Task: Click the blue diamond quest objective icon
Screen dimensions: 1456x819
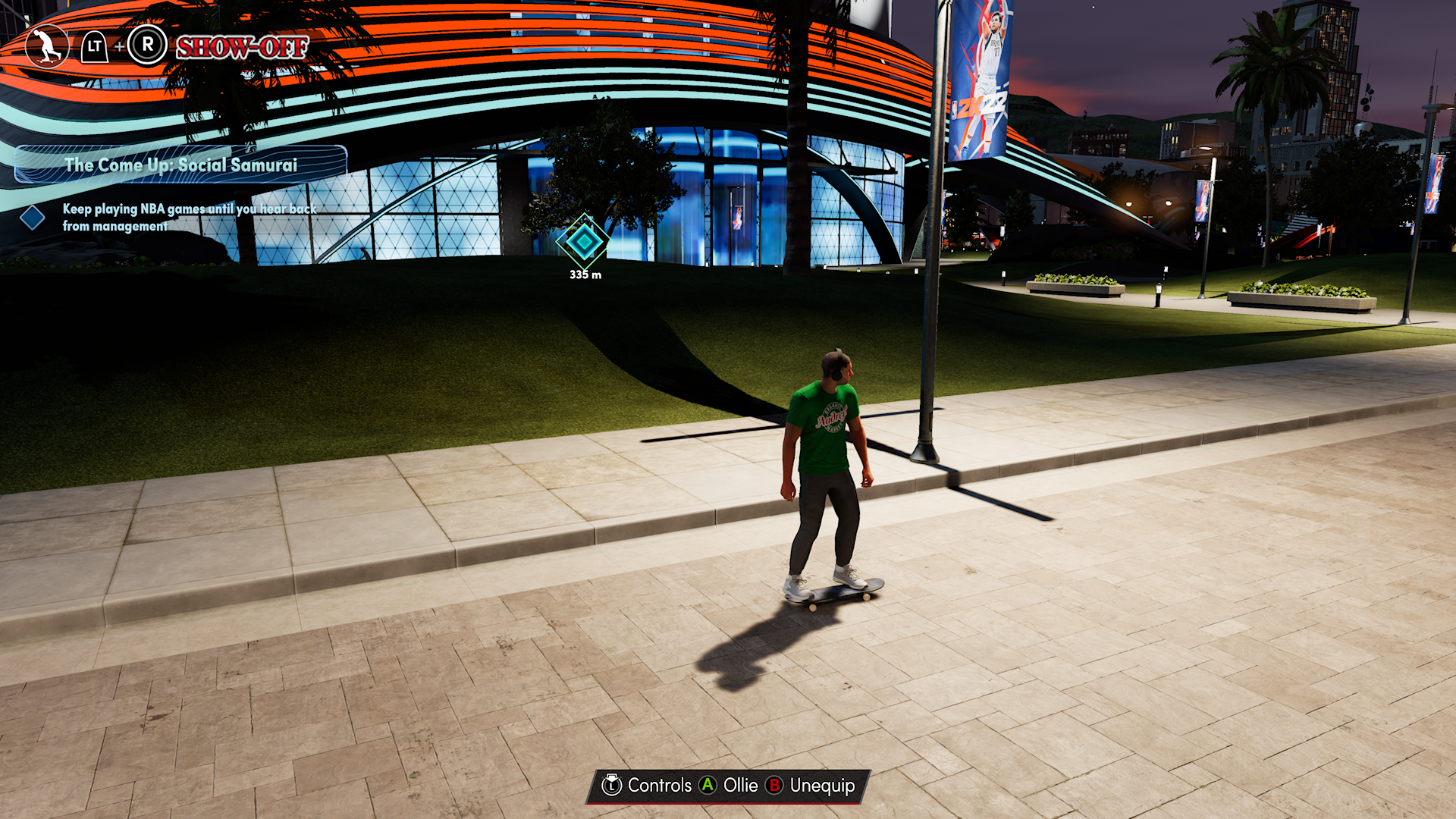Action: pyautogui.click(x=32, y=218)
